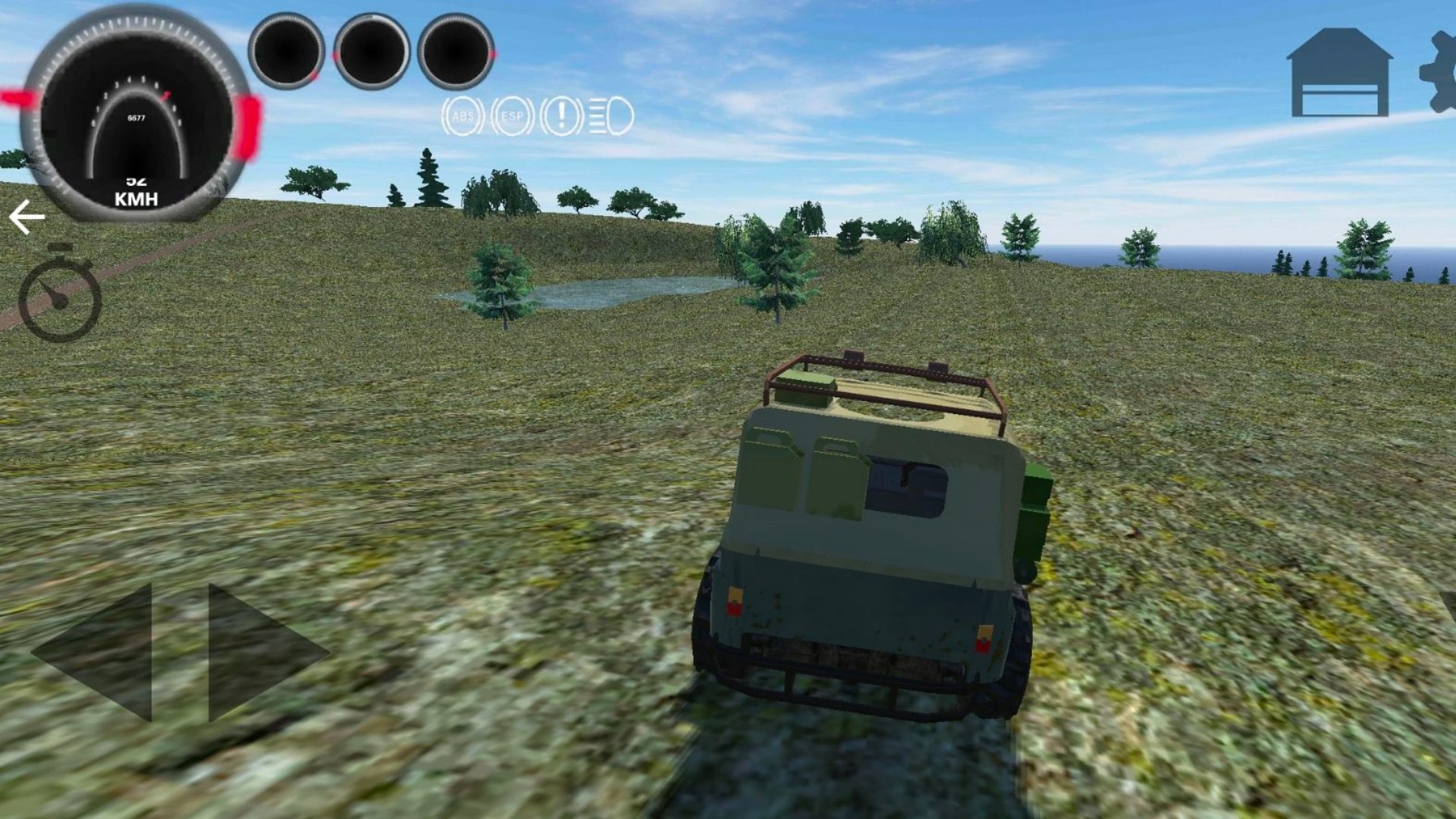
Task: Toggle the ESP indicator
Action: point(512,117)
